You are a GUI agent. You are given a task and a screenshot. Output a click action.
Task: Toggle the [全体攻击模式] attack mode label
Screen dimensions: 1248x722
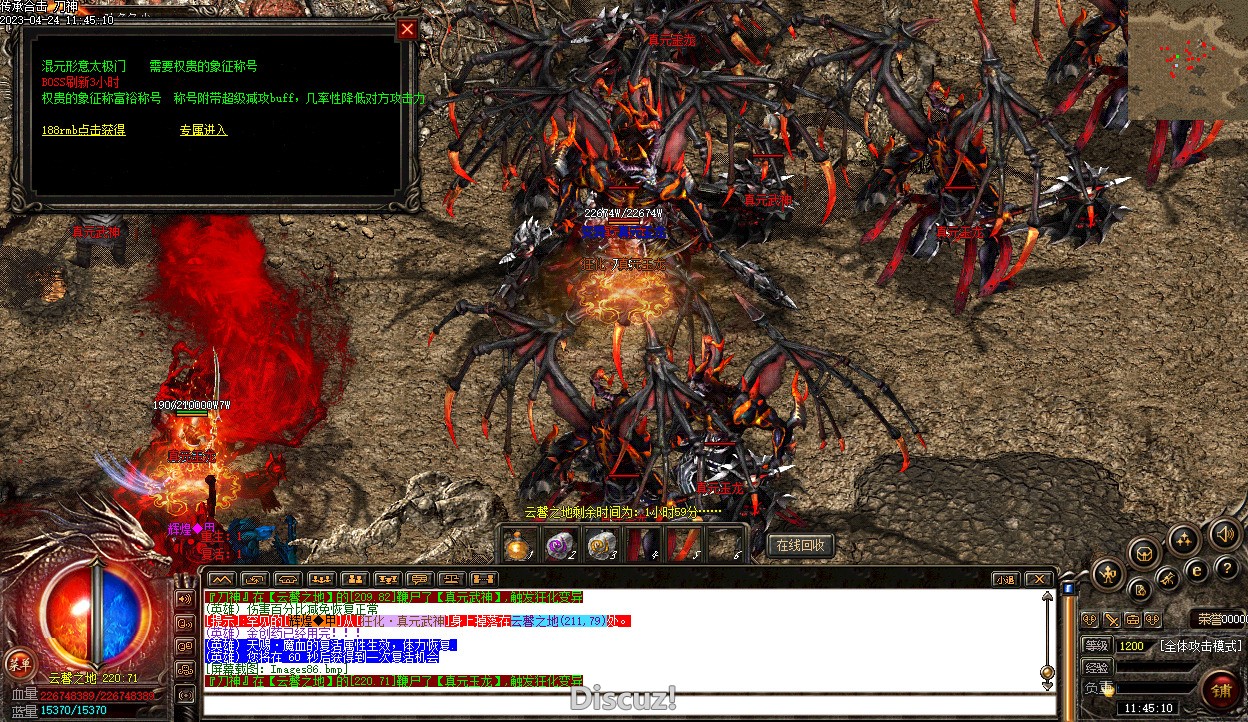coord(1200,646)
